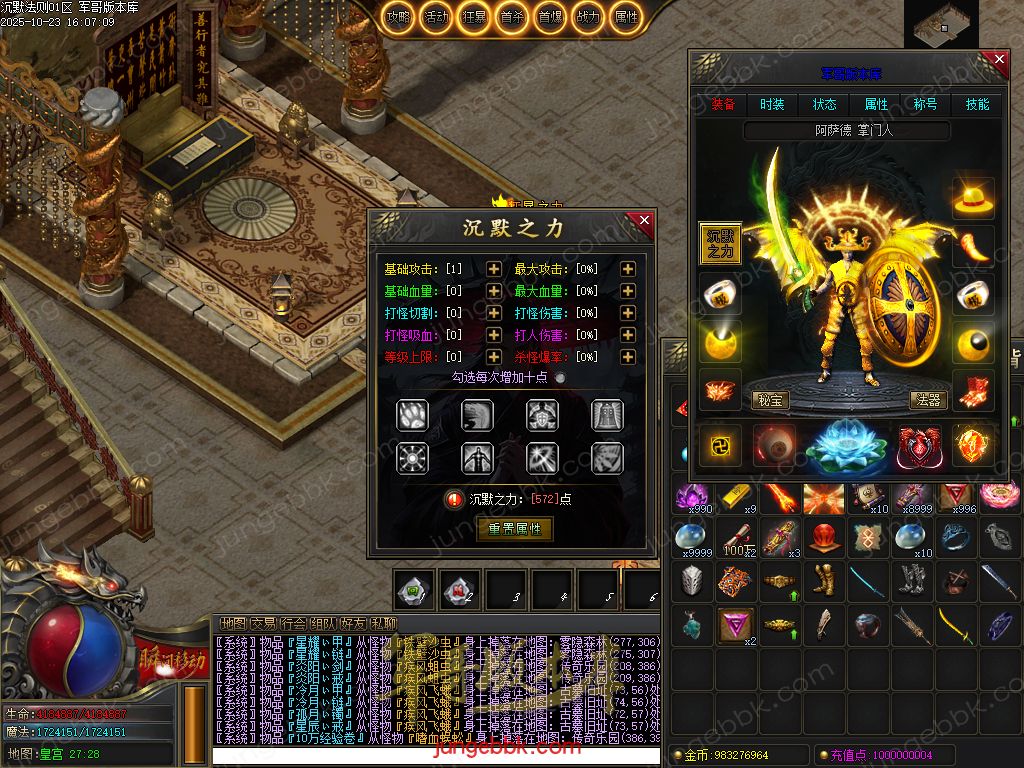Click the 沉默之力 button beside the character

tap(720, 244)
